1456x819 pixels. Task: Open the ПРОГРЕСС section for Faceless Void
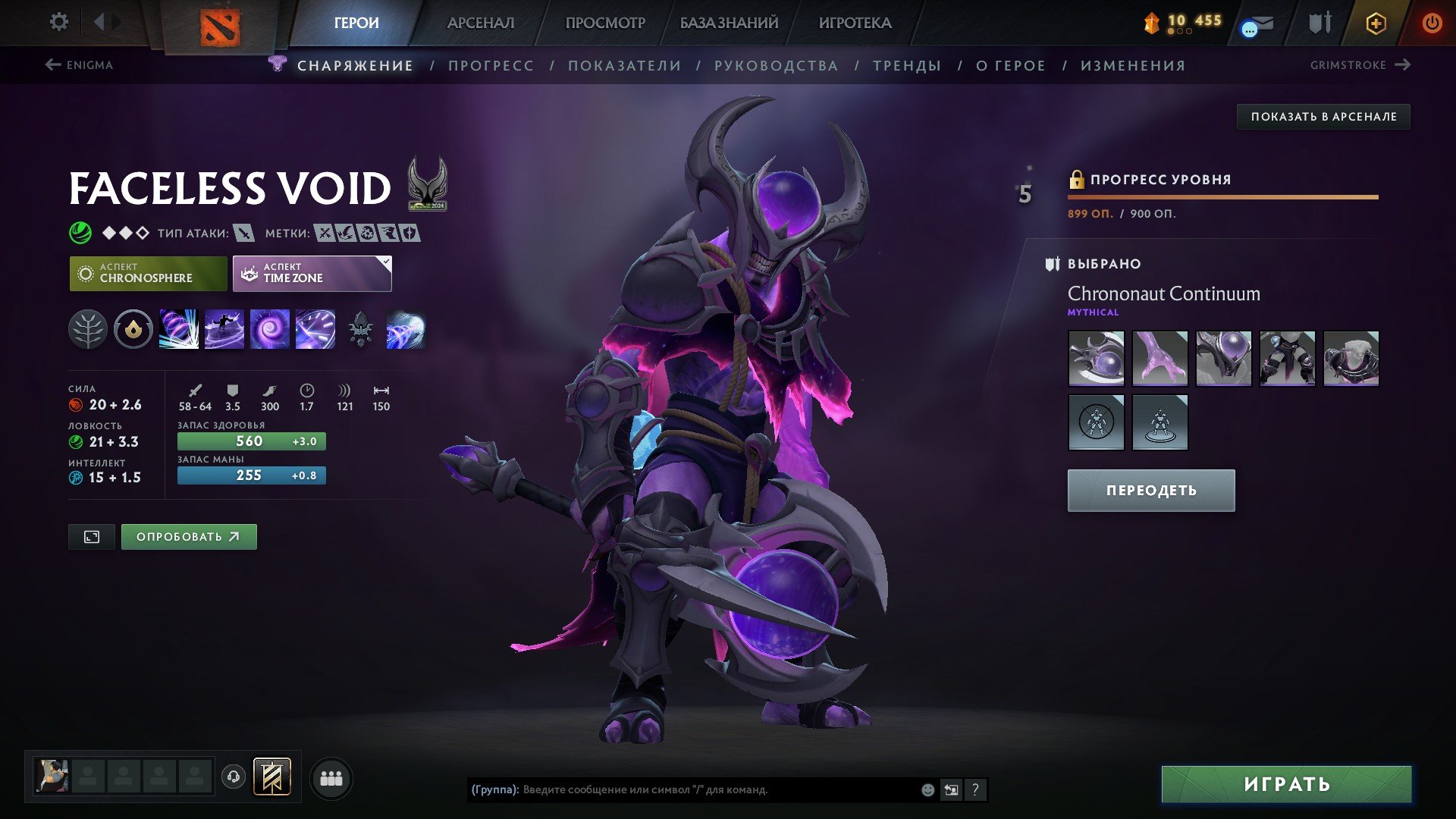pos(491,65)
